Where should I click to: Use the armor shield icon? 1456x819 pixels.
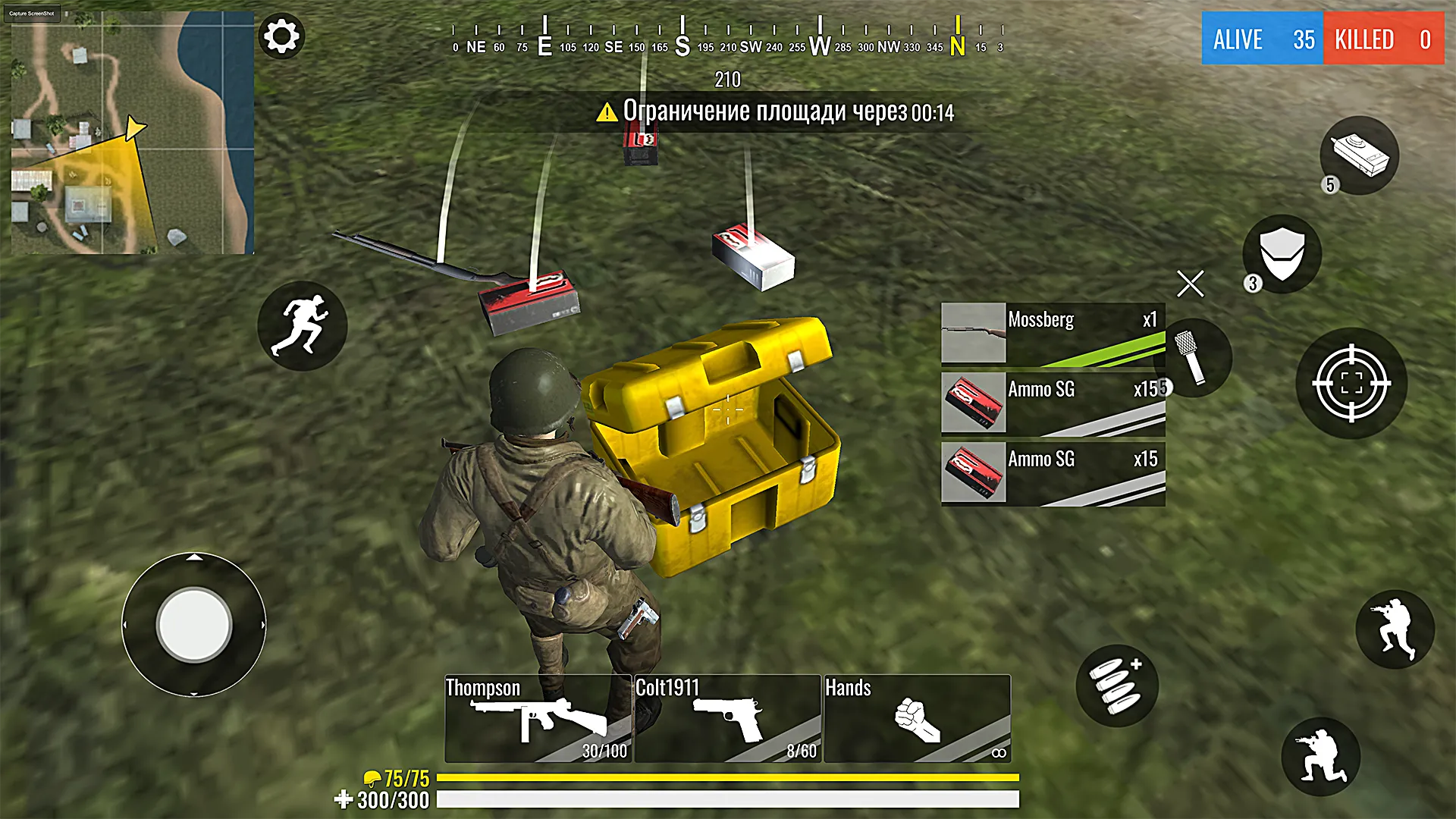1282,254
